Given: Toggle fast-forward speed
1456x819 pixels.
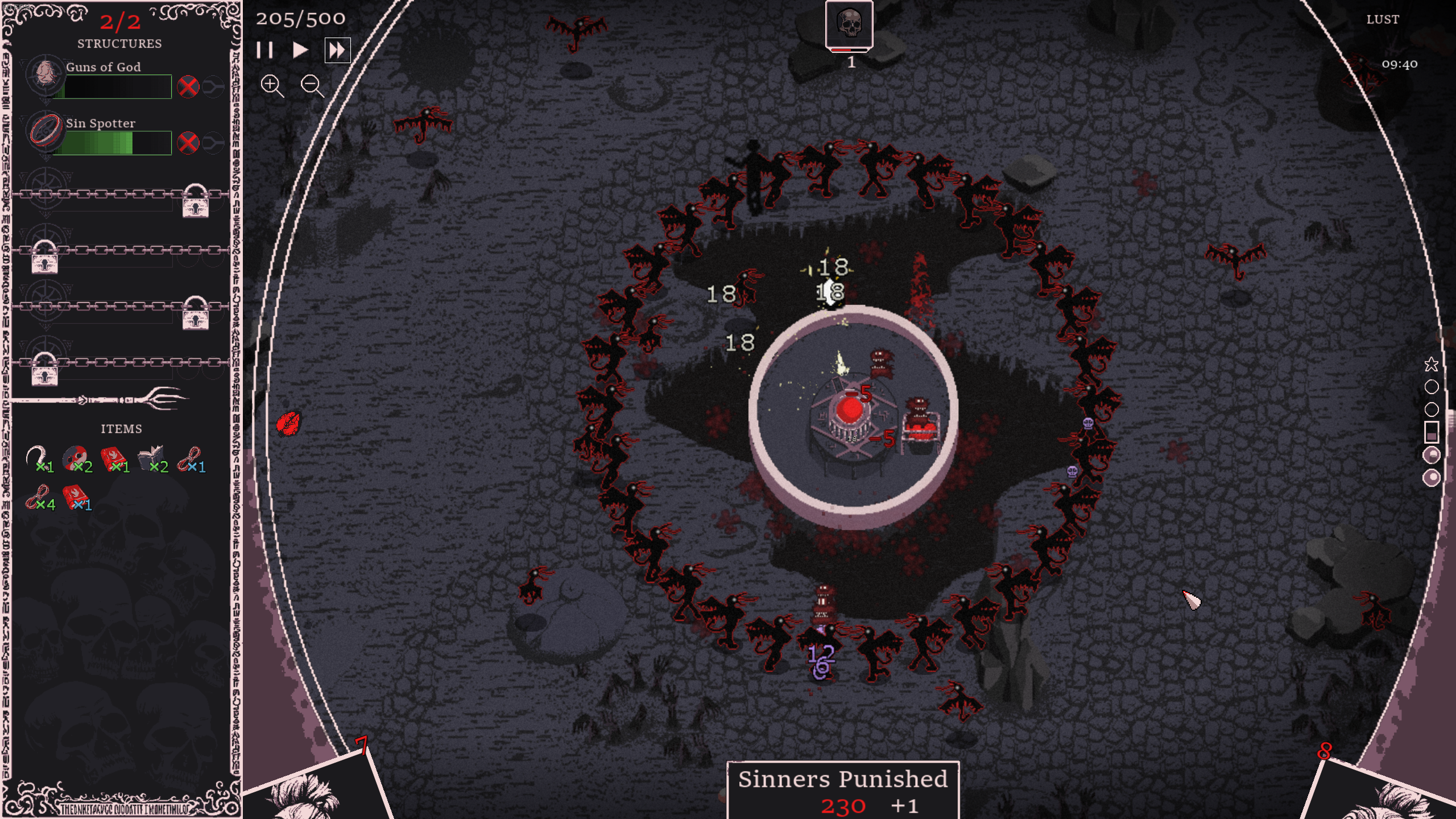Looking at the screenshot, I should point(337,51).
